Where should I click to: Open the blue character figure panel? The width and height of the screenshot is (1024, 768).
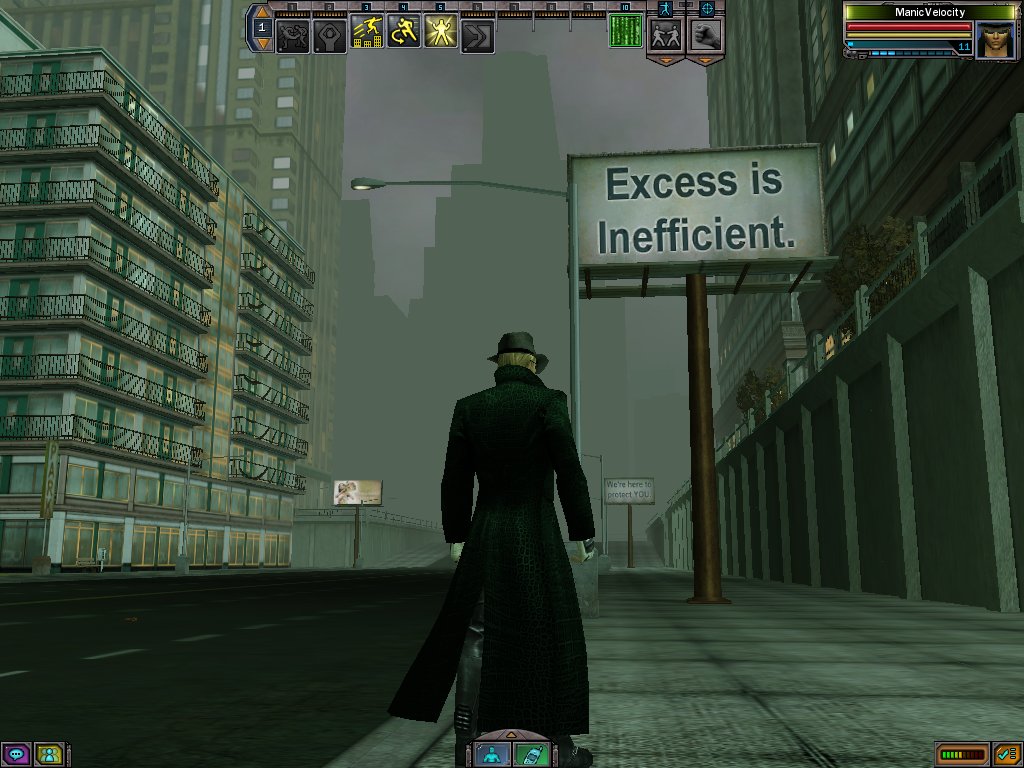492,754
